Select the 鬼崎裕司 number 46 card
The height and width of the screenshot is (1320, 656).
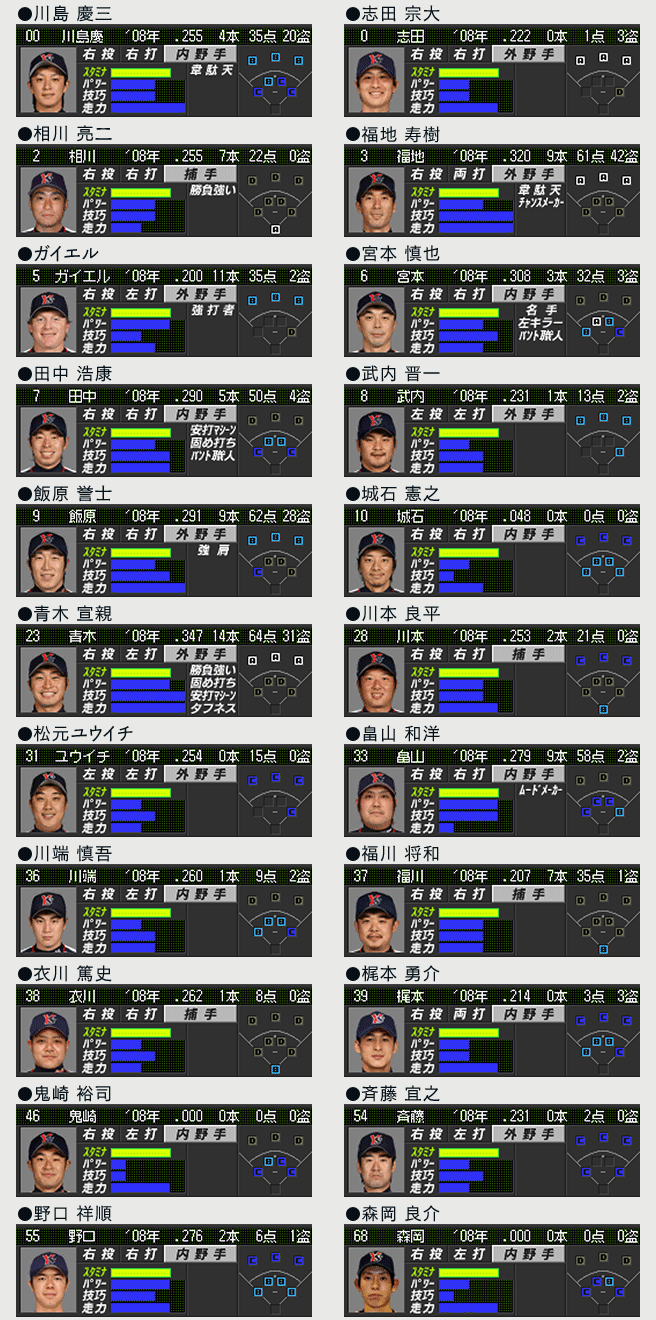pyautogui.click(x=164, y=1152)
